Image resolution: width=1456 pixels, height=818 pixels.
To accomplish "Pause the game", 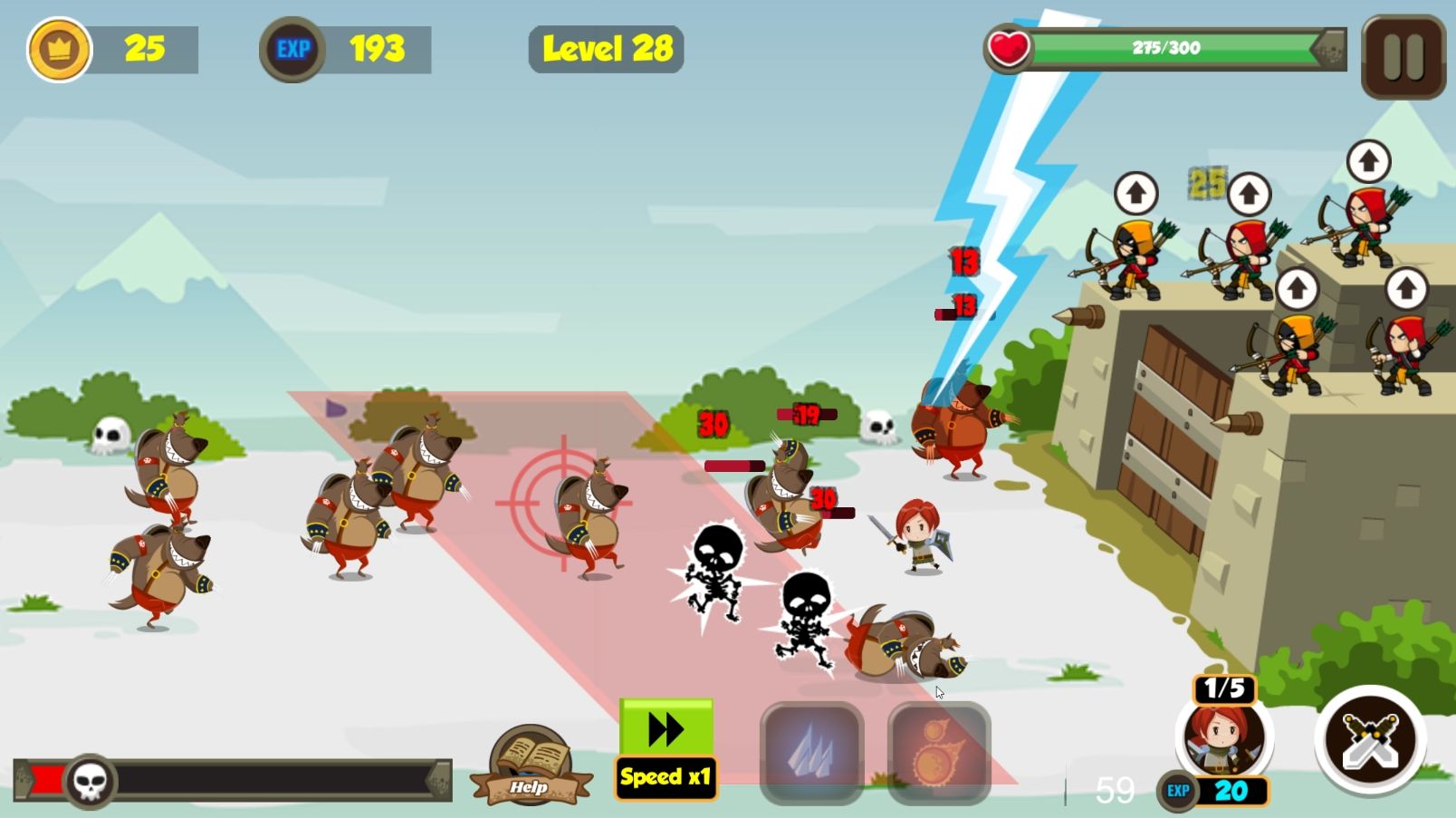I will pos(1403,57).
